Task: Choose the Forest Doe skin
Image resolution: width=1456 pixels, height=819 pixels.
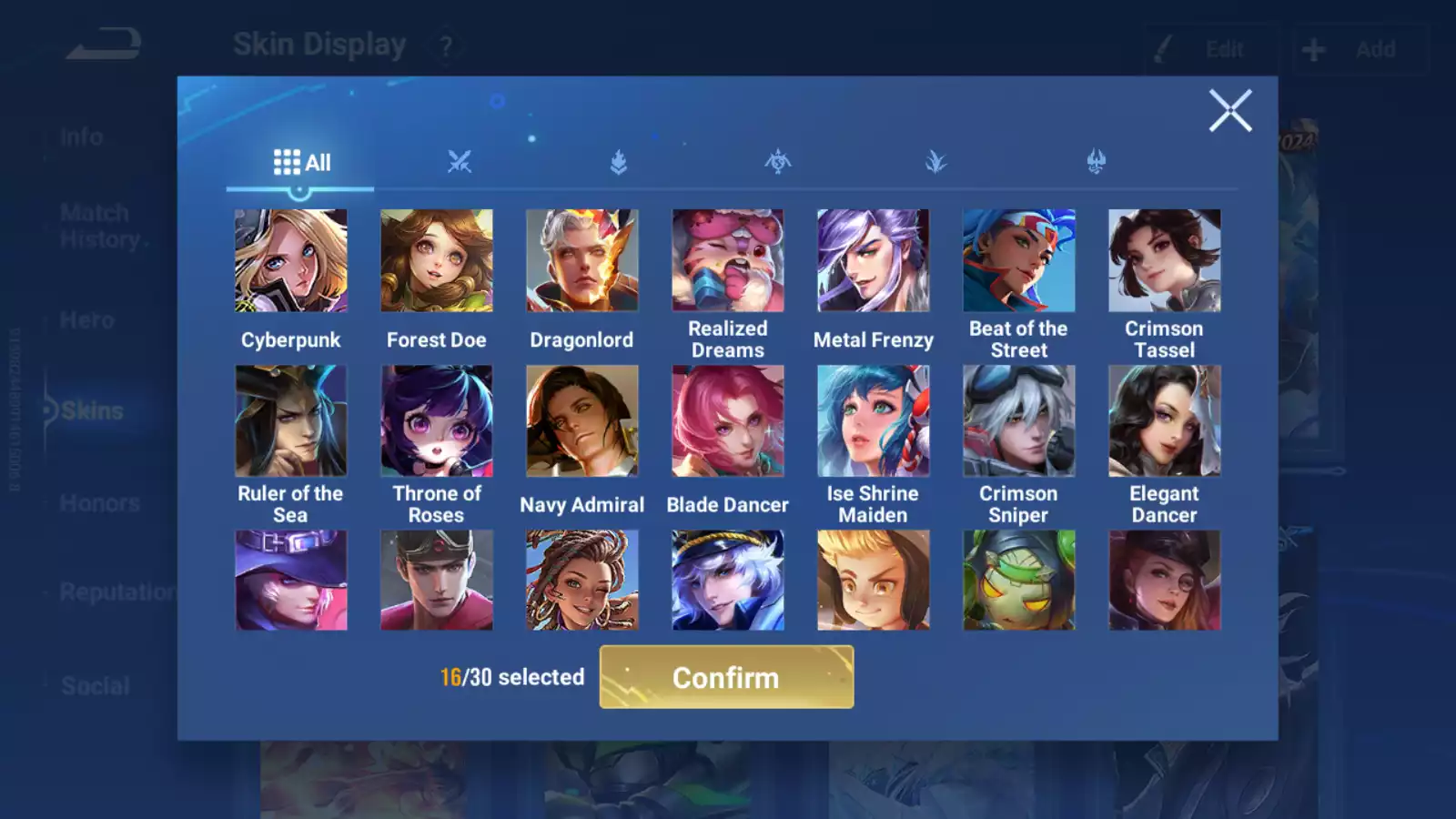Action: tap(437, 261)
